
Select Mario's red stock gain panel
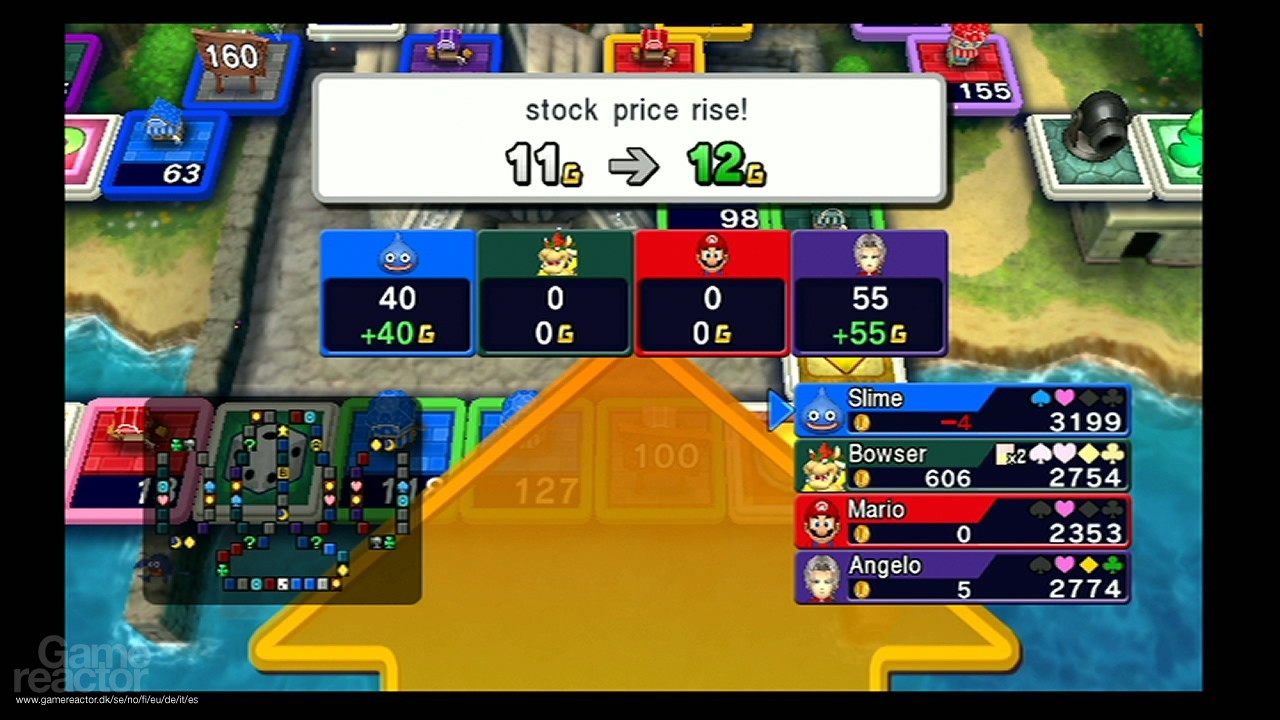point(712,293)
